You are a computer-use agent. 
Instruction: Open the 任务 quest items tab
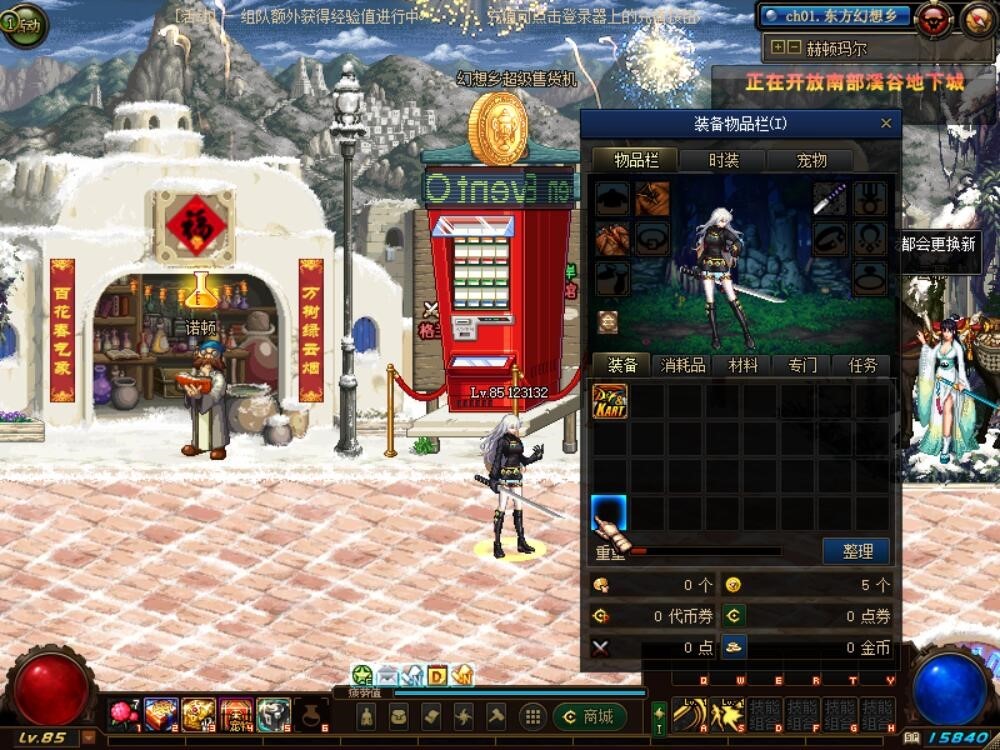(861, 366)
